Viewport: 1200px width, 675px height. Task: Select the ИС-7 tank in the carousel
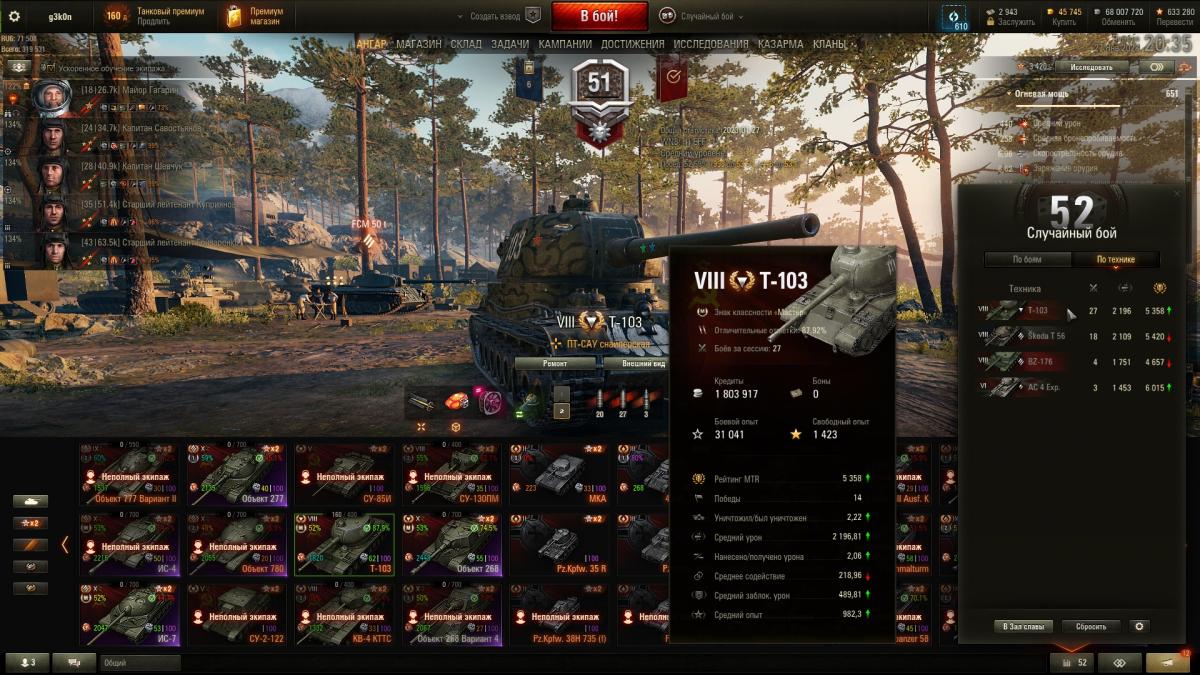pos(129,614)
